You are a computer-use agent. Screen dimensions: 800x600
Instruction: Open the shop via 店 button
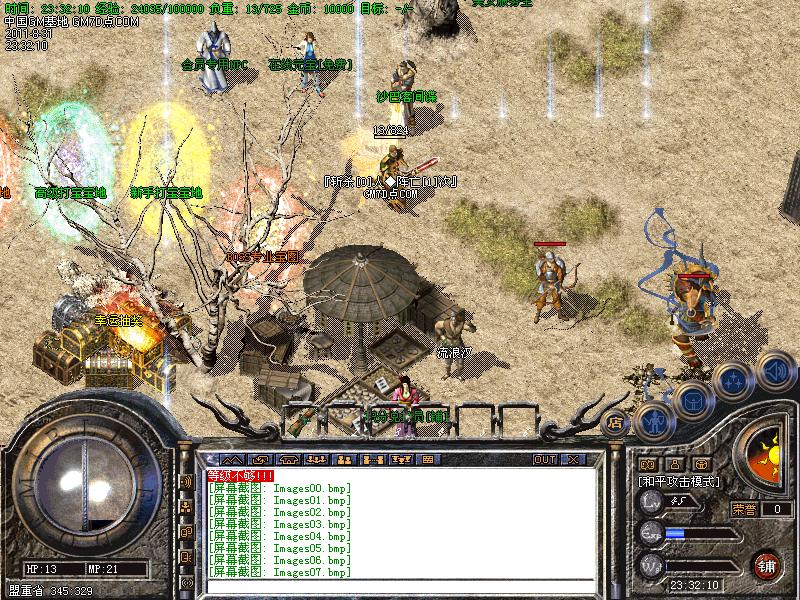616,422
